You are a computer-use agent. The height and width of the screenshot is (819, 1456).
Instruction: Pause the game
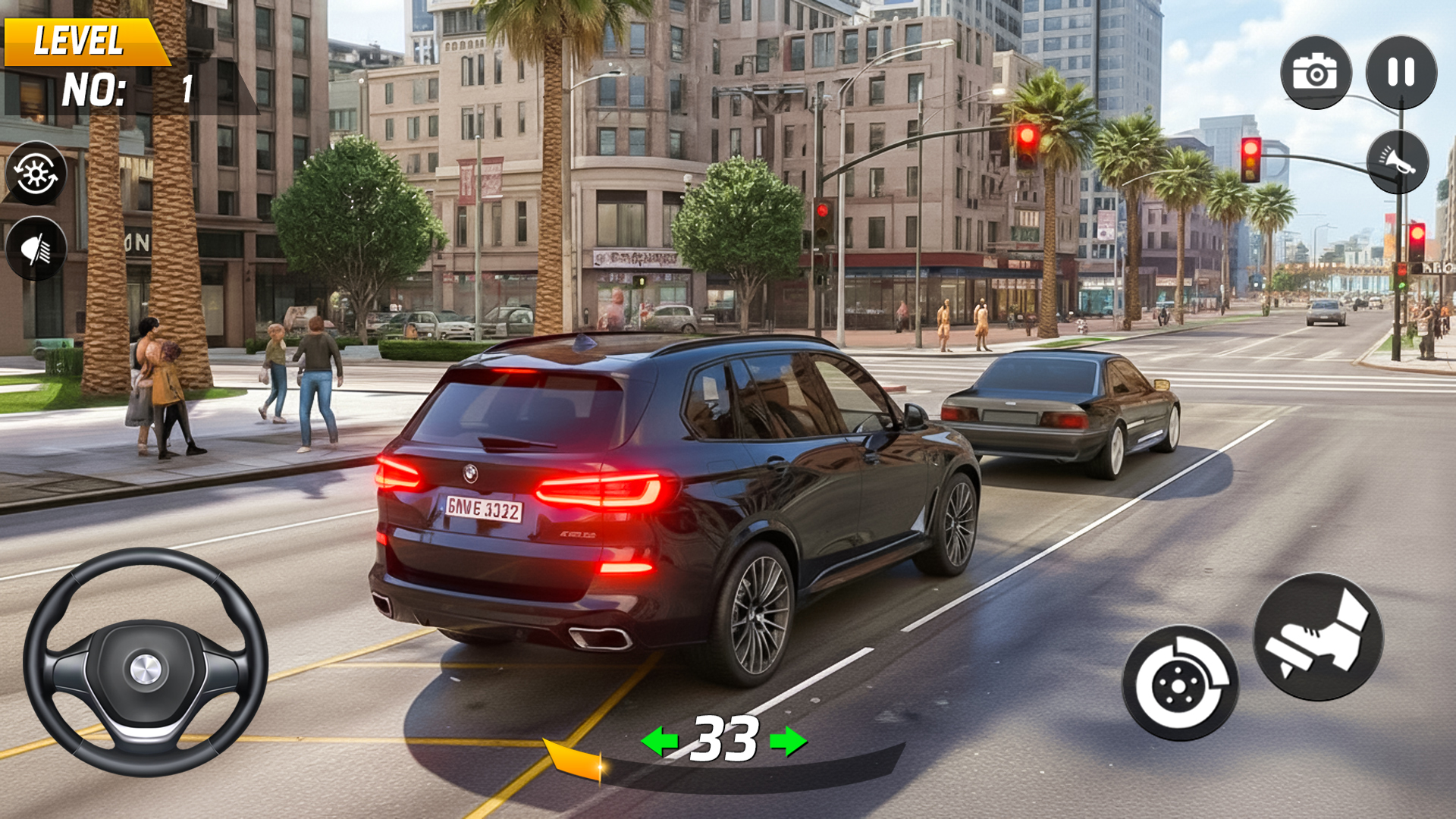pos(1402,72)
